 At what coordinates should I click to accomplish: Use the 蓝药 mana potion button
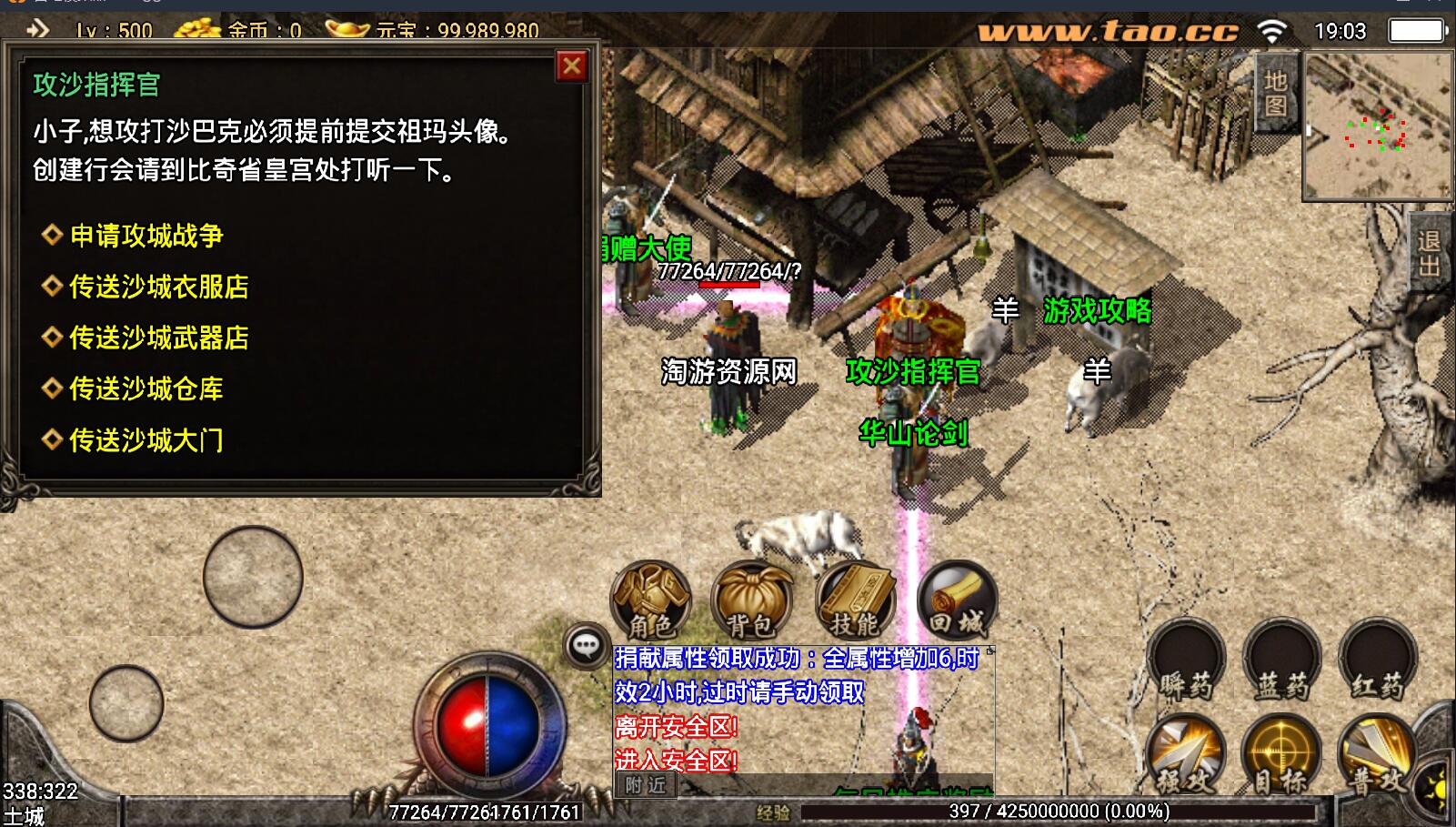(1282, 661)
